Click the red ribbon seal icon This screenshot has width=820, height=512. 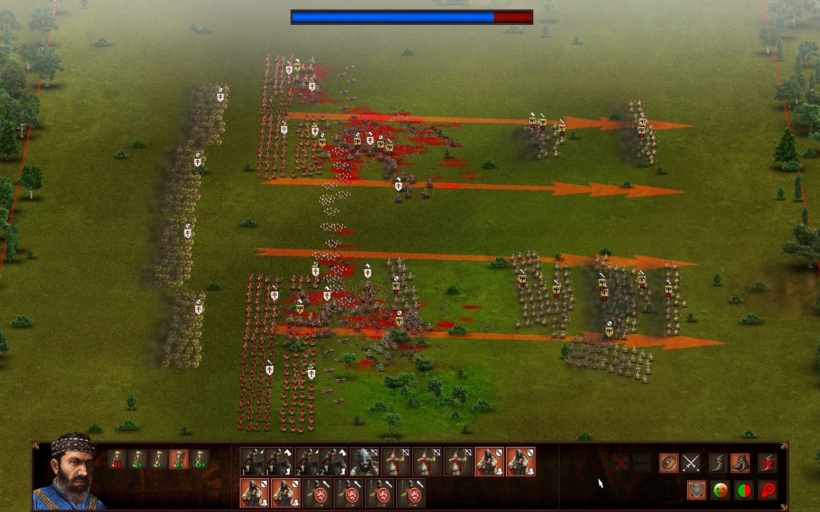767,490
